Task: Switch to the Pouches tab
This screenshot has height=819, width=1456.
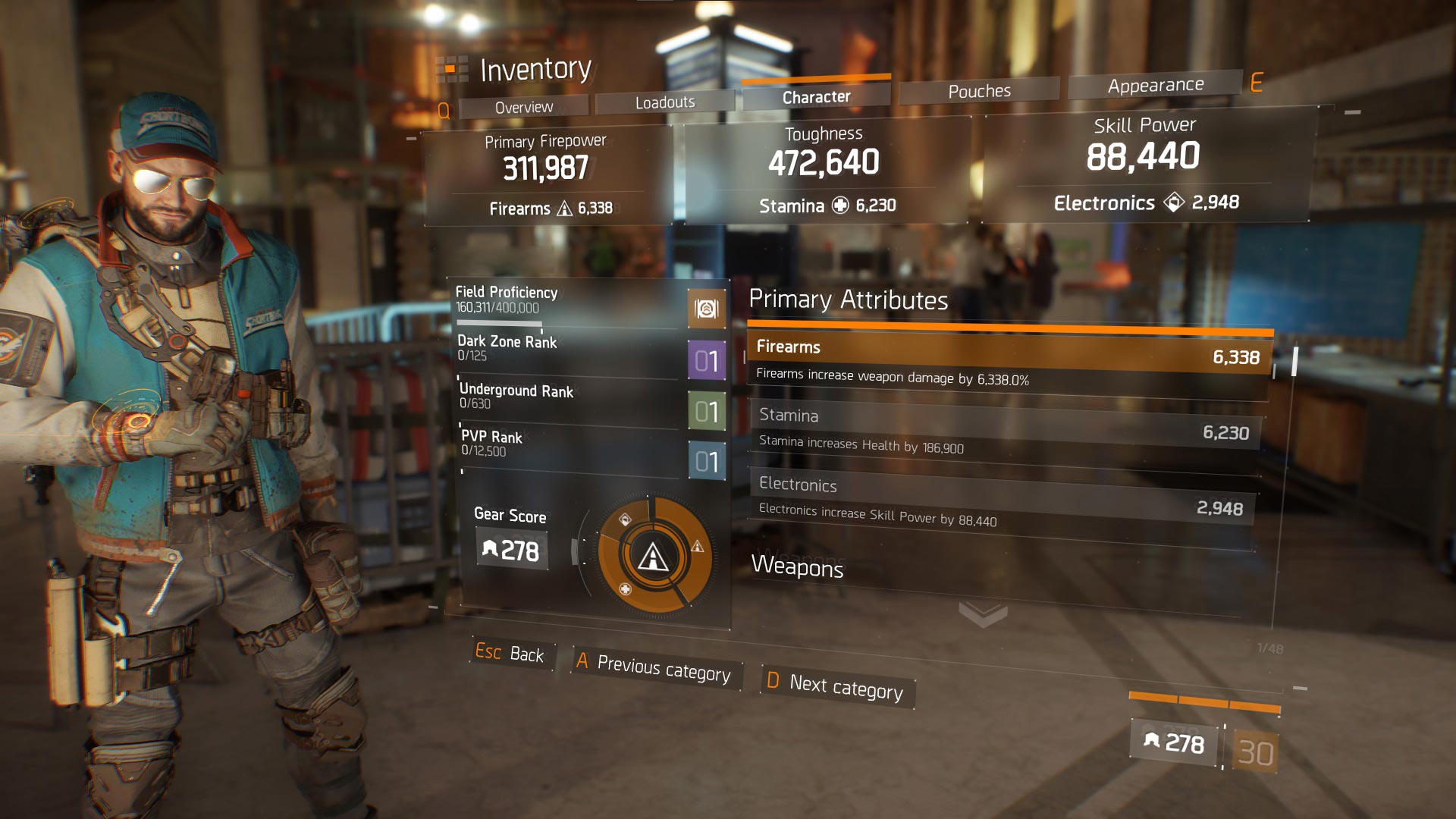Action: 979,91
